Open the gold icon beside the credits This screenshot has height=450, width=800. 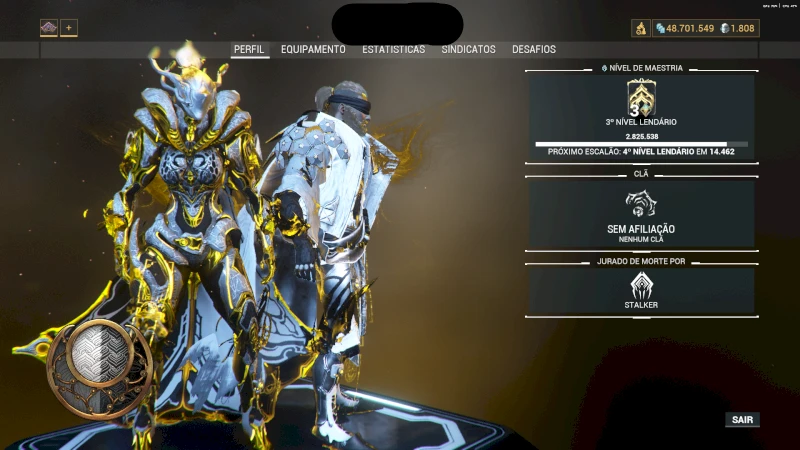click(641, 28)
